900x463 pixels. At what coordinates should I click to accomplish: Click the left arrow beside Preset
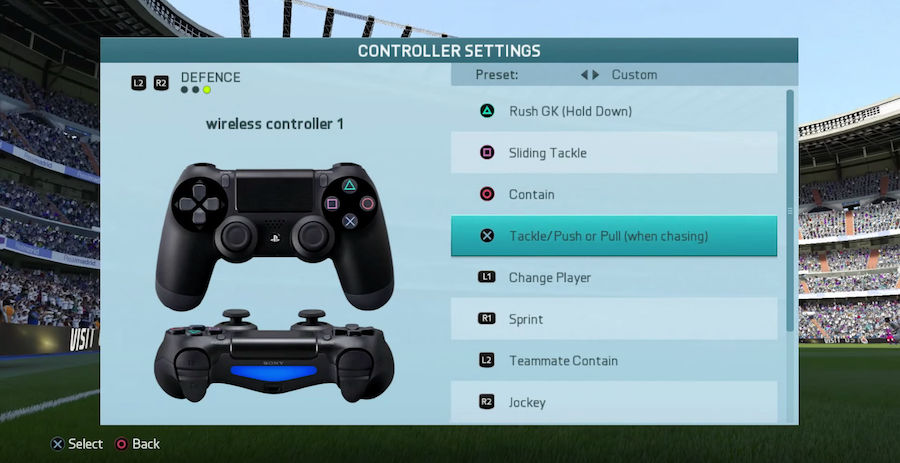(585, 75)
